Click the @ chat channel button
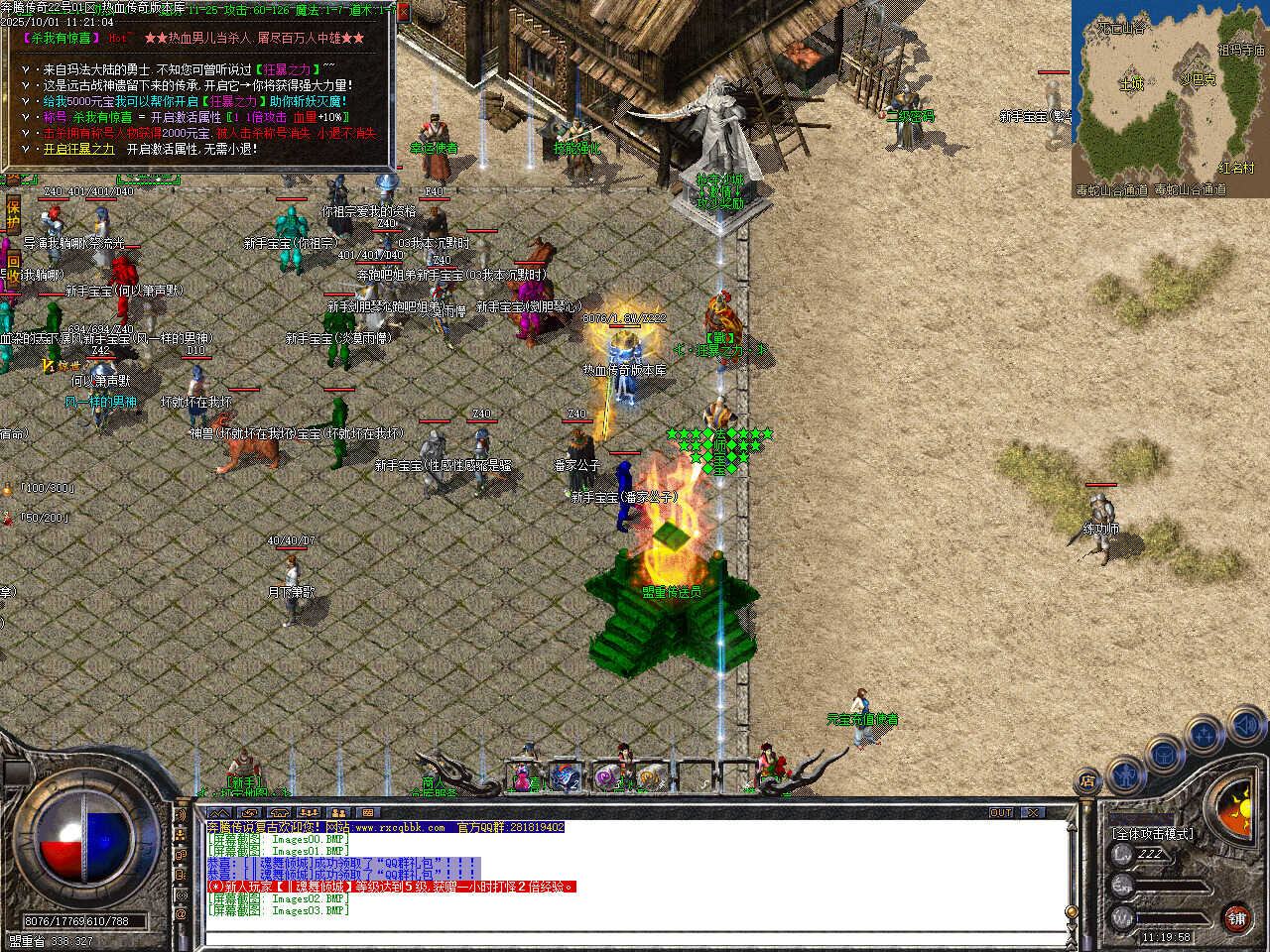The image size is (1270, 952). [x=182, y=913]
